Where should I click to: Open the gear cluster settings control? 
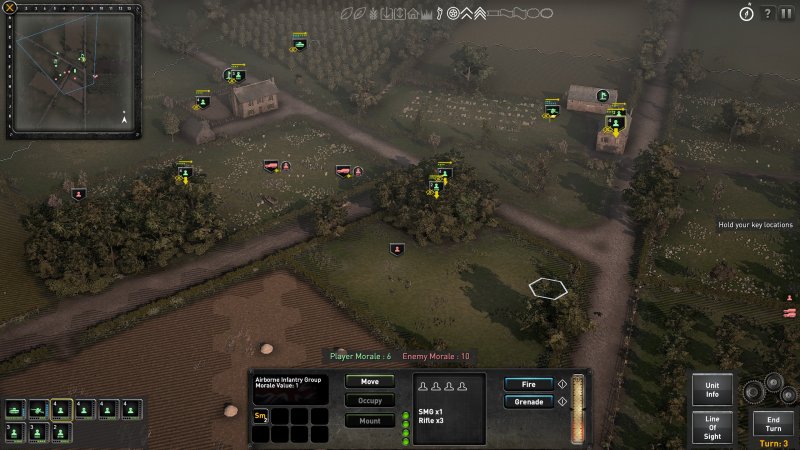pyautogui.click(x=775, y=389)
